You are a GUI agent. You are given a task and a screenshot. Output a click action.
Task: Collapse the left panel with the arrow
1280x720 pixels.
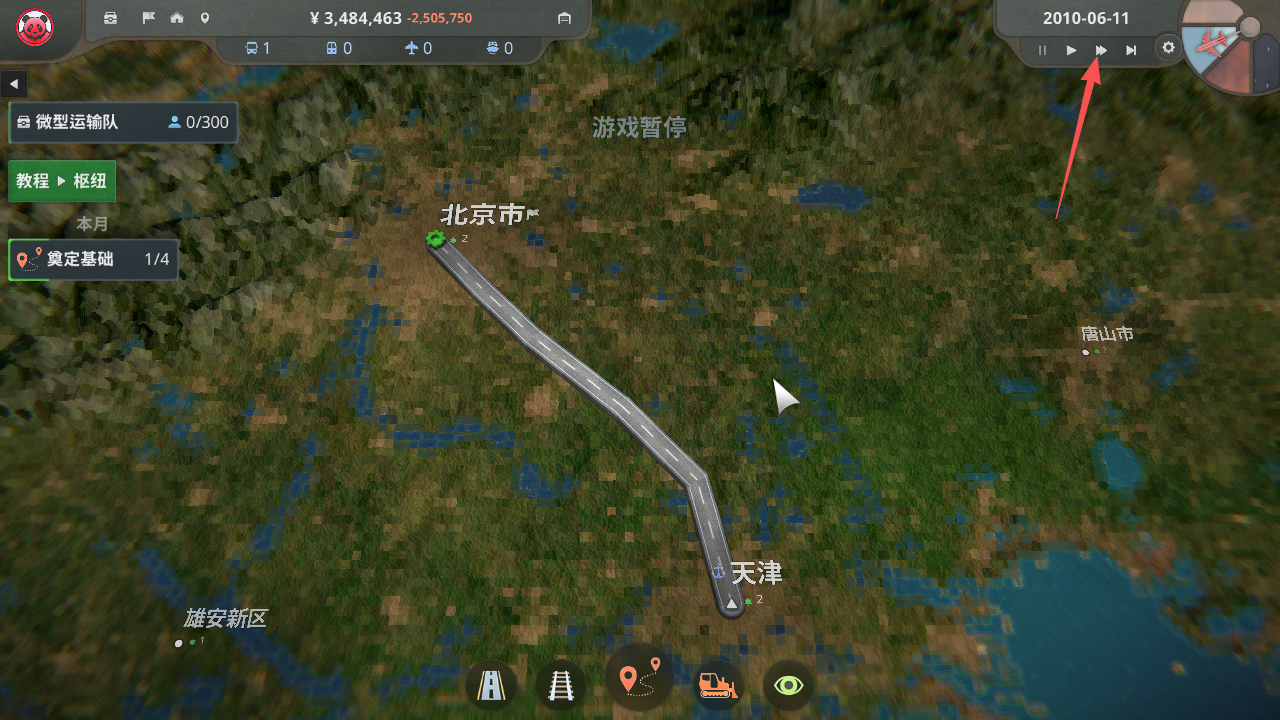[14, 83]
